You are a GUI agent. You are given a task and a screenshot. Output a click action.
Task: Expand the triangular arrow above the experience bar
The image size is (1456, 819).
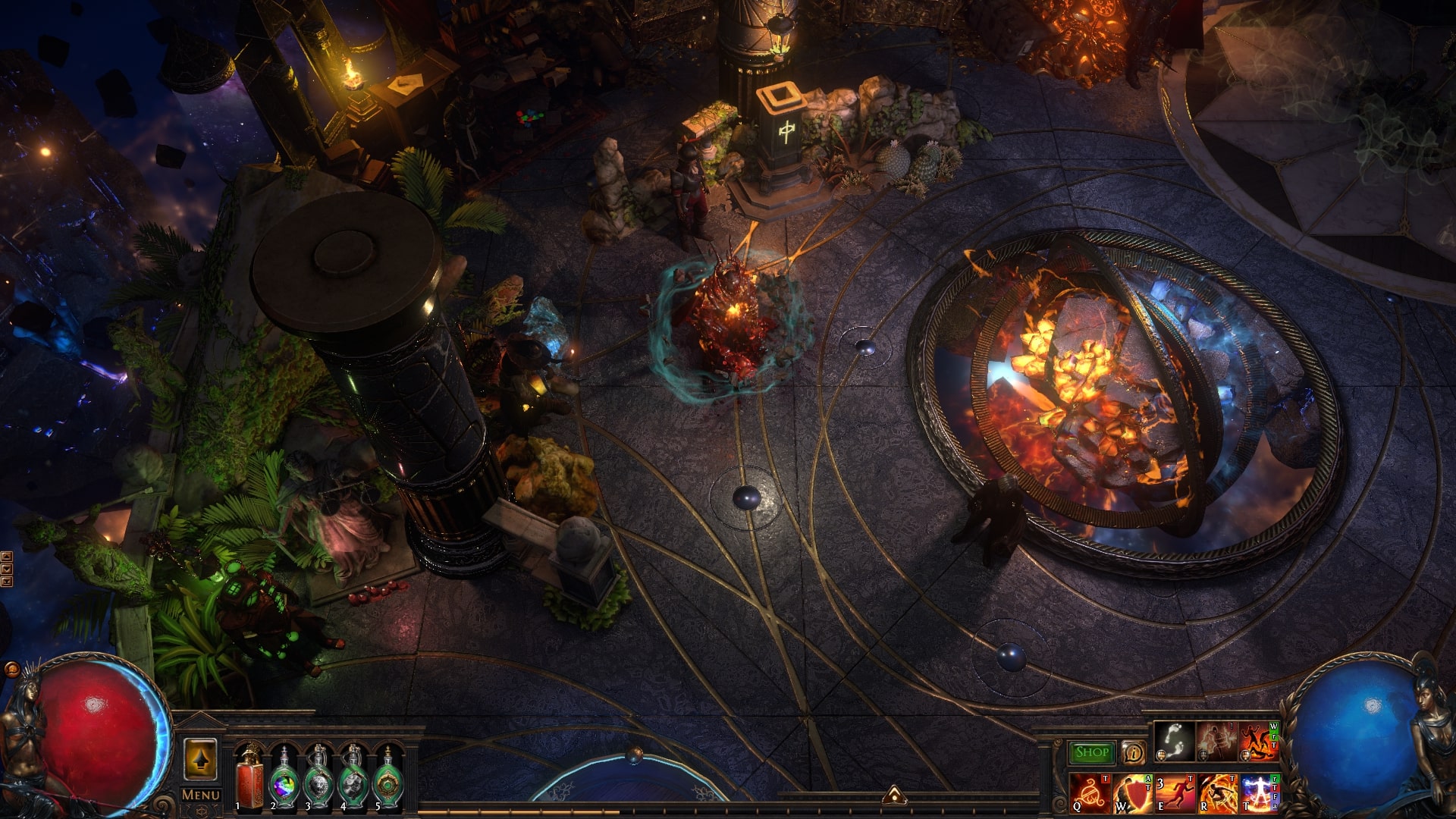click(893, 795)
